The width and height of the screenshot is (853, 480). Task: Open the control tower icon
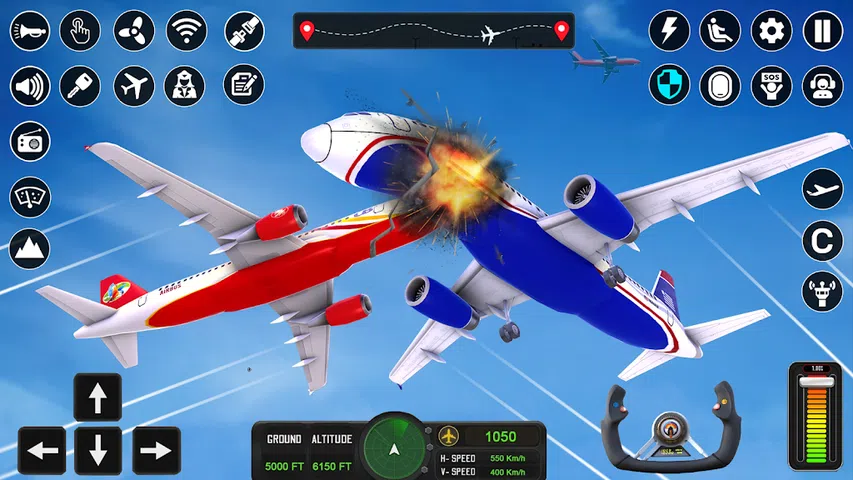[822, 291]
